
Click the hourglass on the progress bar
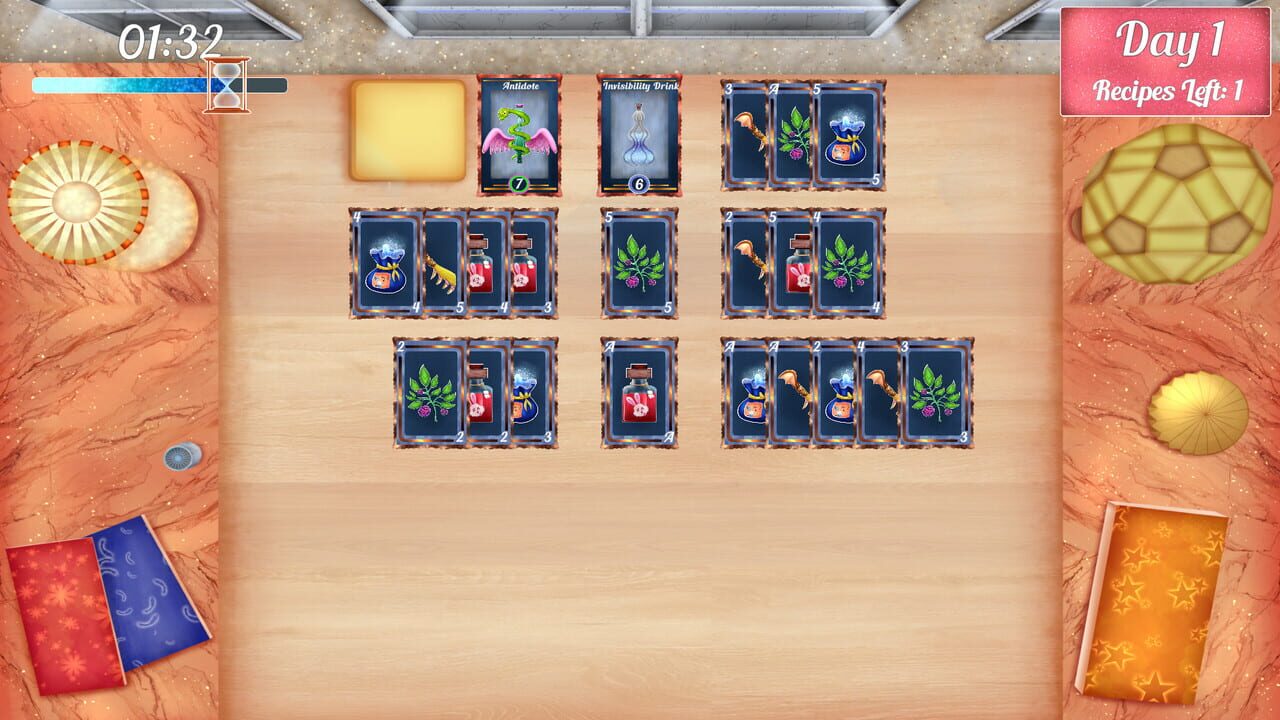coord(228,83)
